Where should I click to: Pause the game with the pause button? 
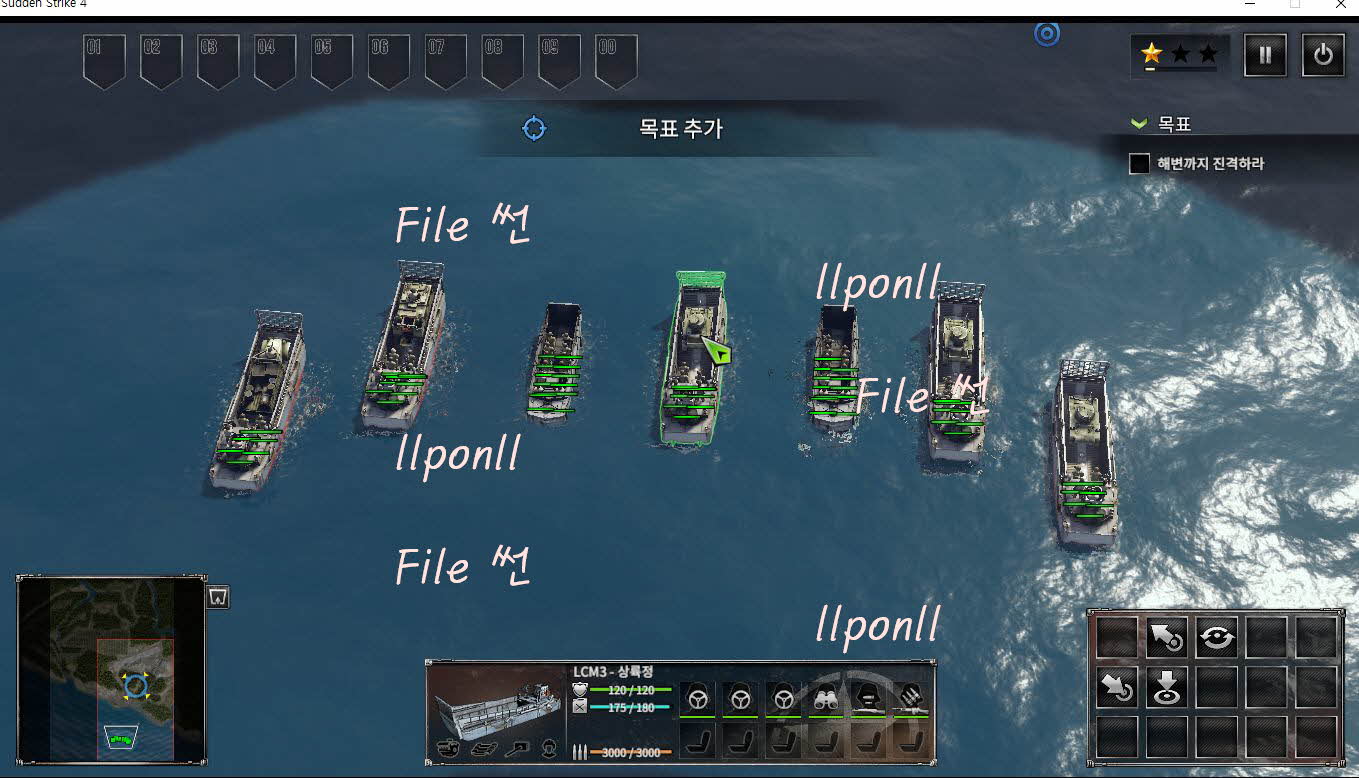point(1265,55)
